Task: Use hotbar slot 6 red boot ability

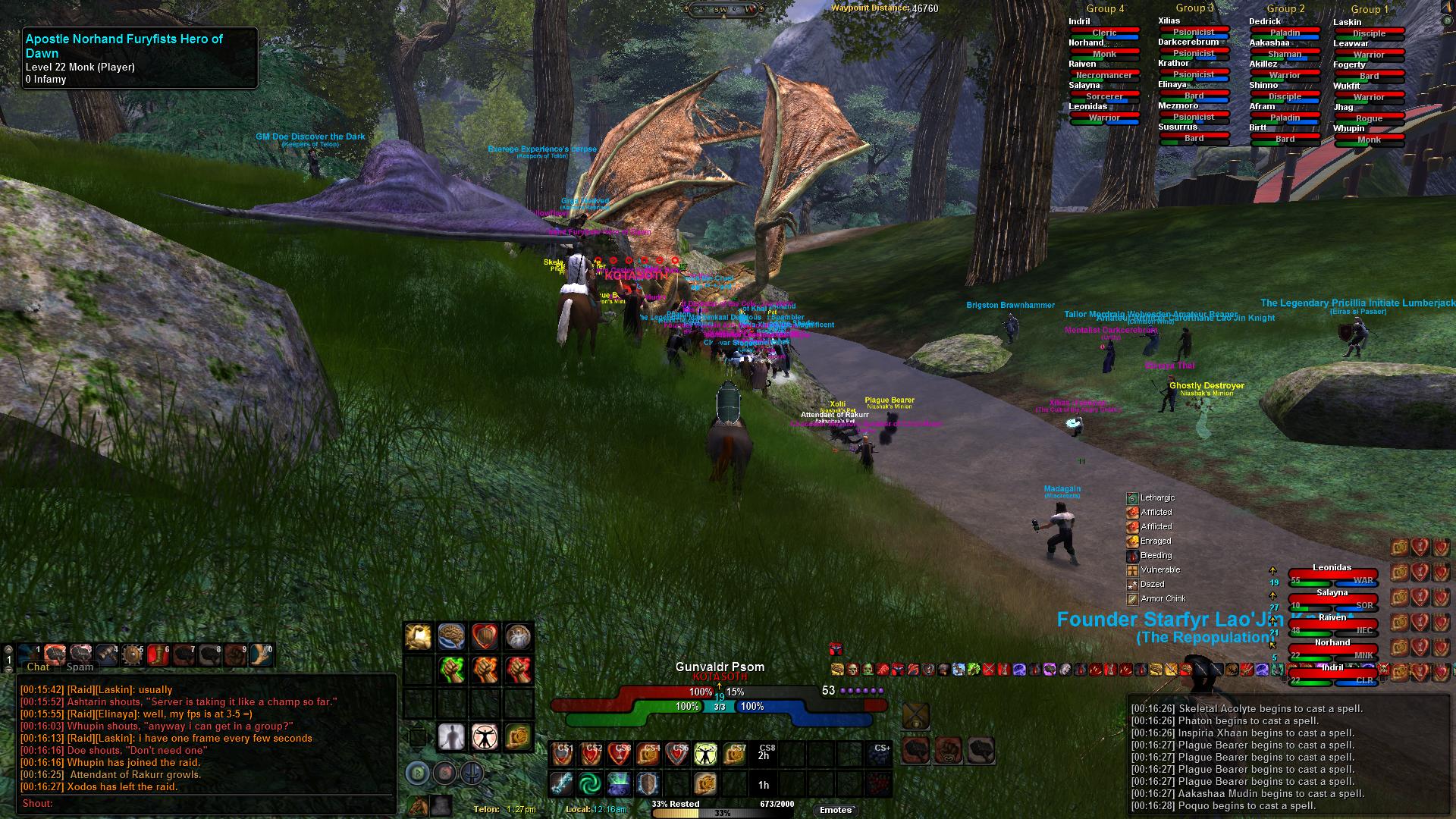Action: (x=158, y=654)
